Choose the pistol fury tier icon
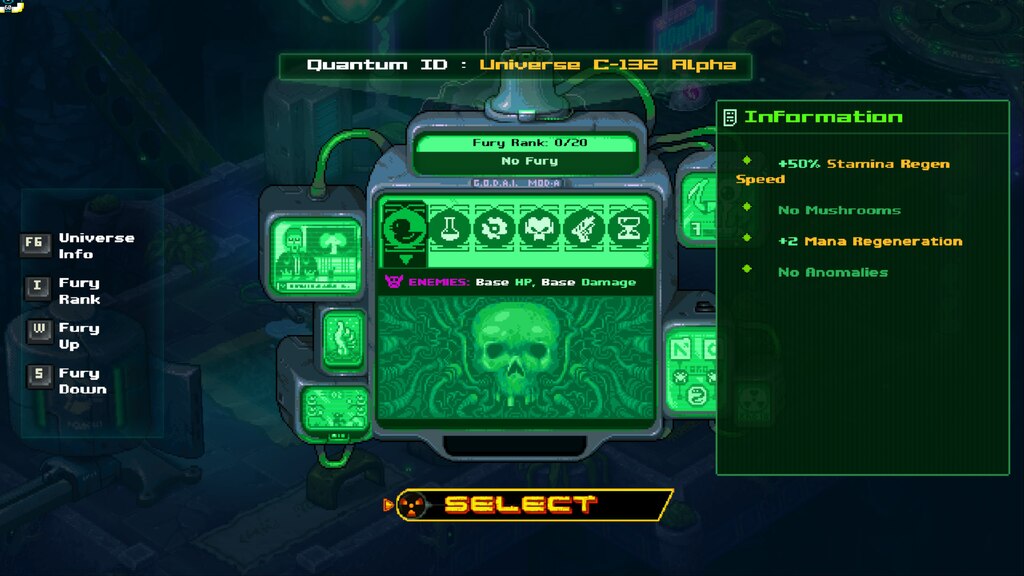This screenshot has height=576, width=1024. pos(584,229)
